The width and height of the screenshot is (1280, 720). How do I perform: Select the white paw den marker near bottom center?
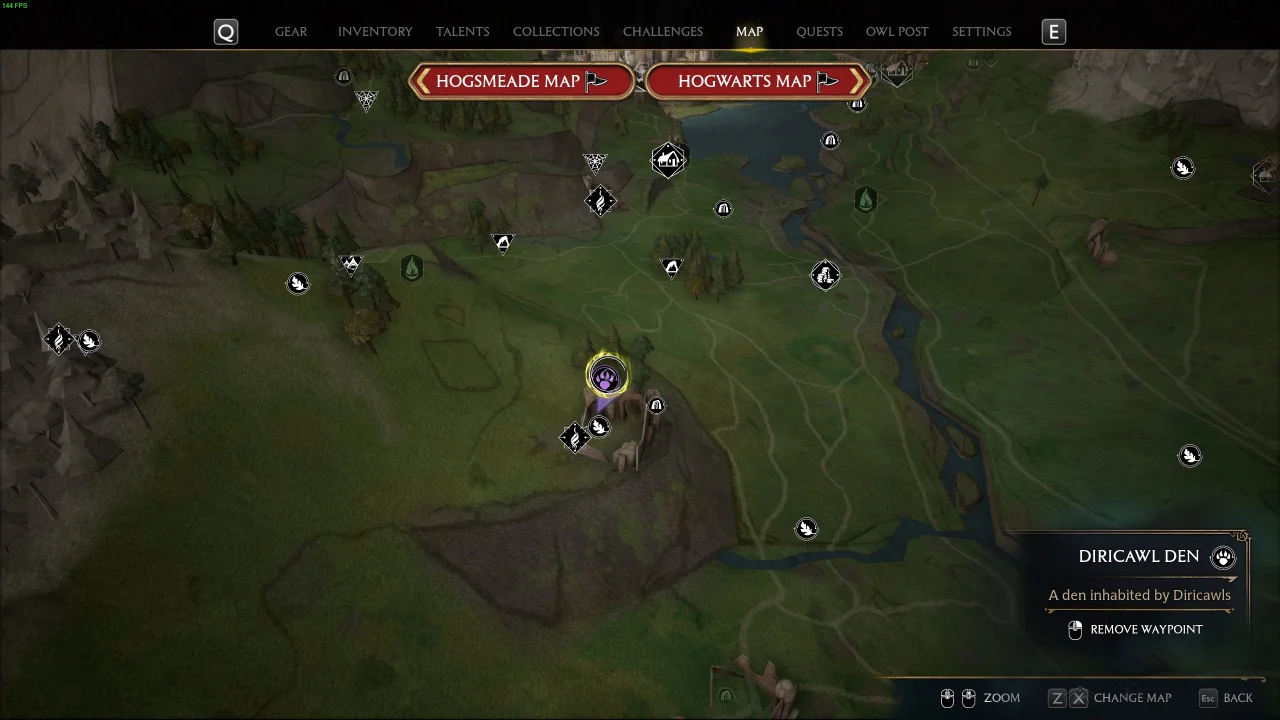coord(806,528)
